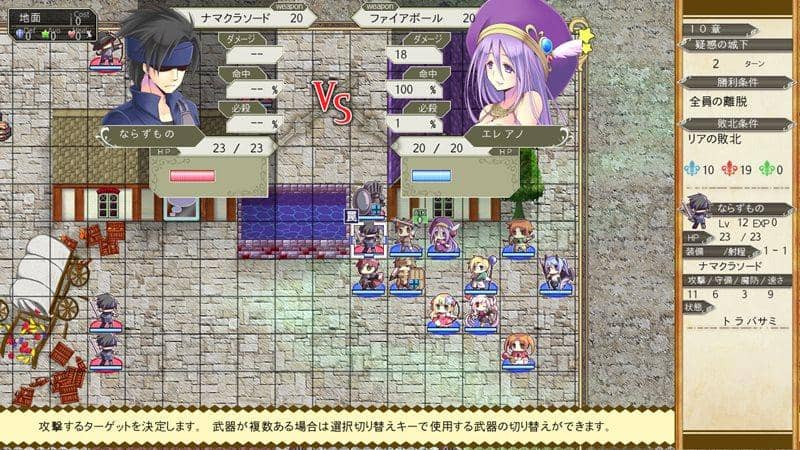The image size is (800, 450).
Task: Click the エレアノ name plate
Action: click(x=518, y=135)
